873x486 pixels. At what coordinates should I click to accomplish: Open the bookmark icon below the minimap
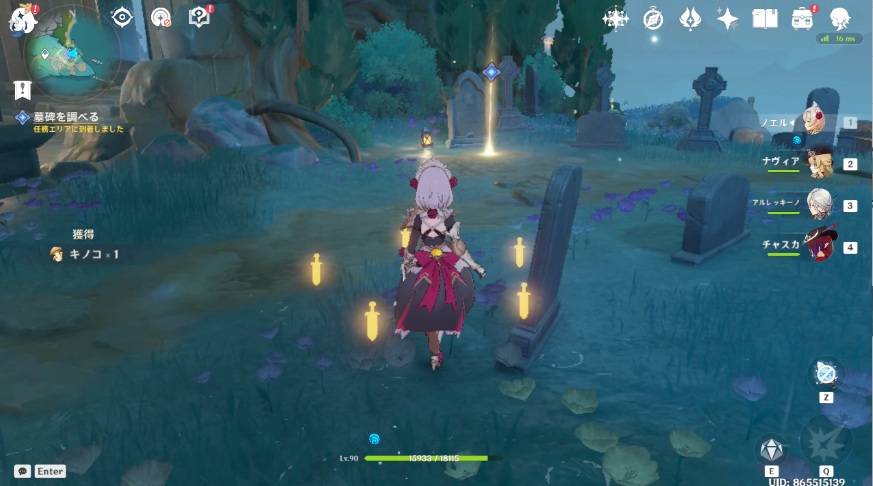(x=23, y=90)
